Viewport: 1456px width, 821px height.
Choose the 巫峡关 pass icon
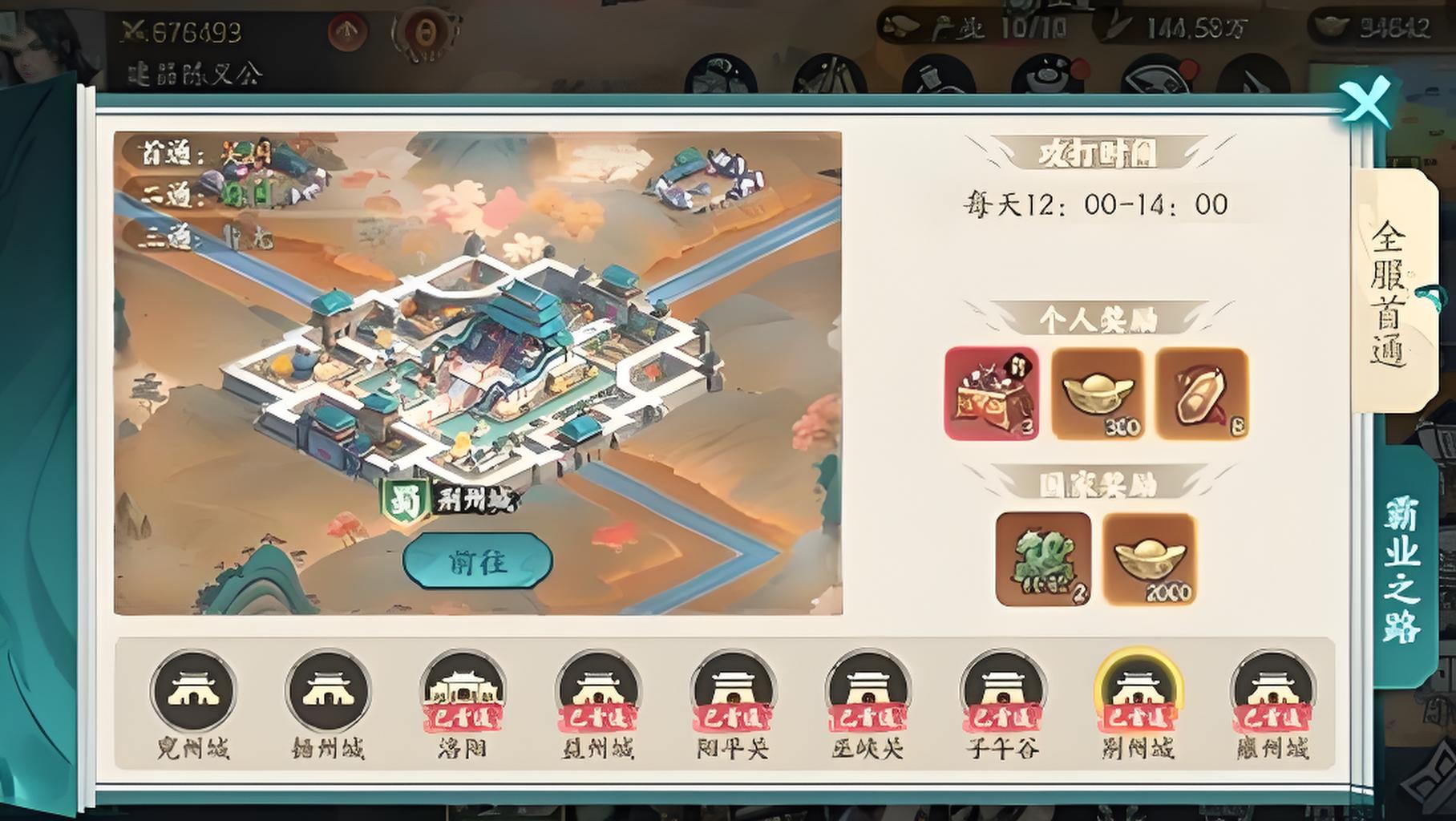868,692
